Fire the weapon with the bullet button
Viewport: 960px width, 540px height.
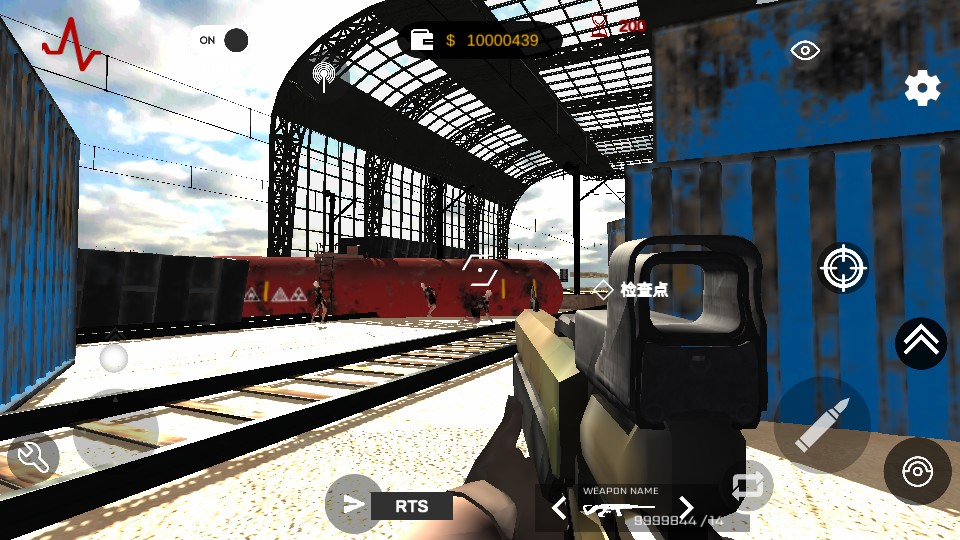[822, 425]
